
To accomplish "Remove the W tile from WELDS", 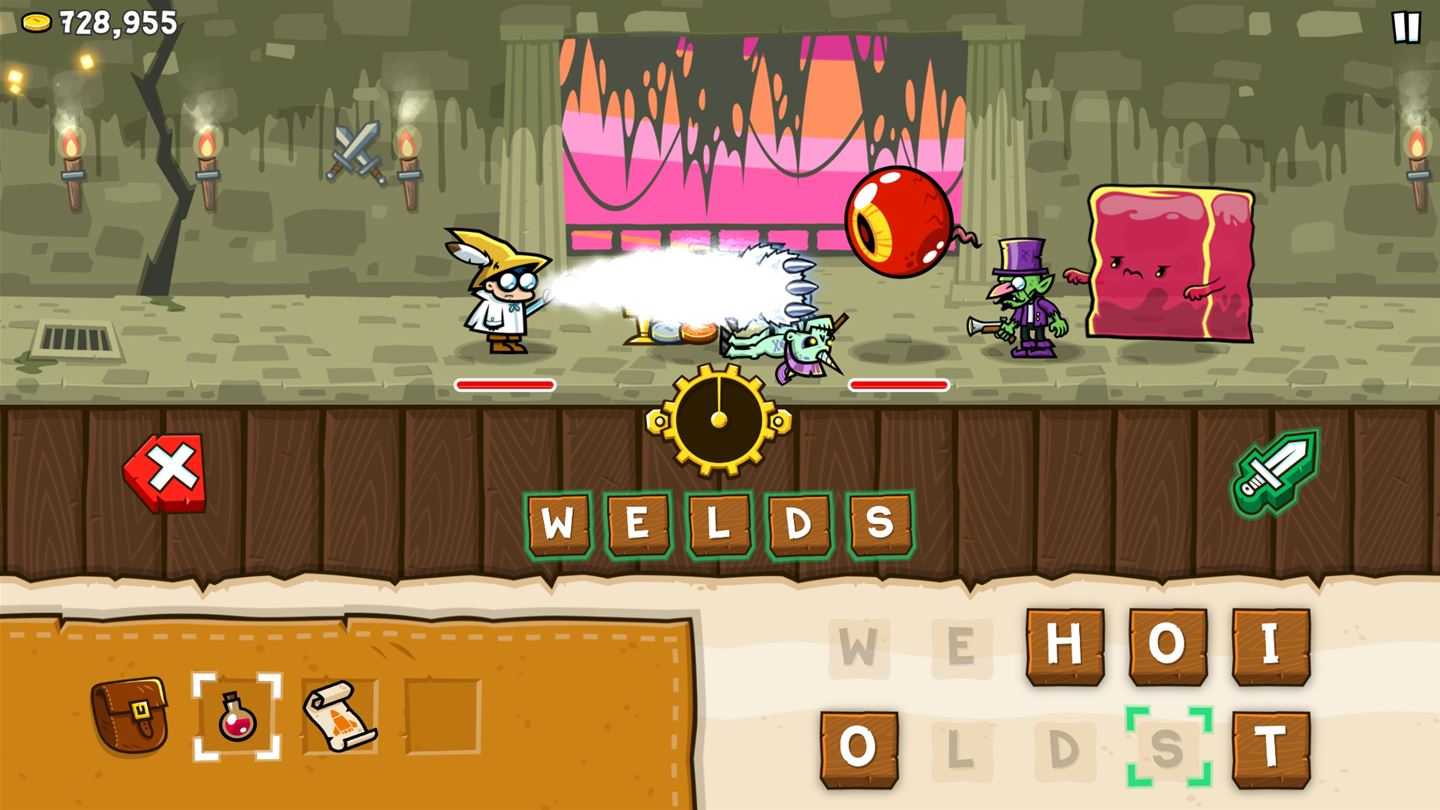I will tap(561, 518).
